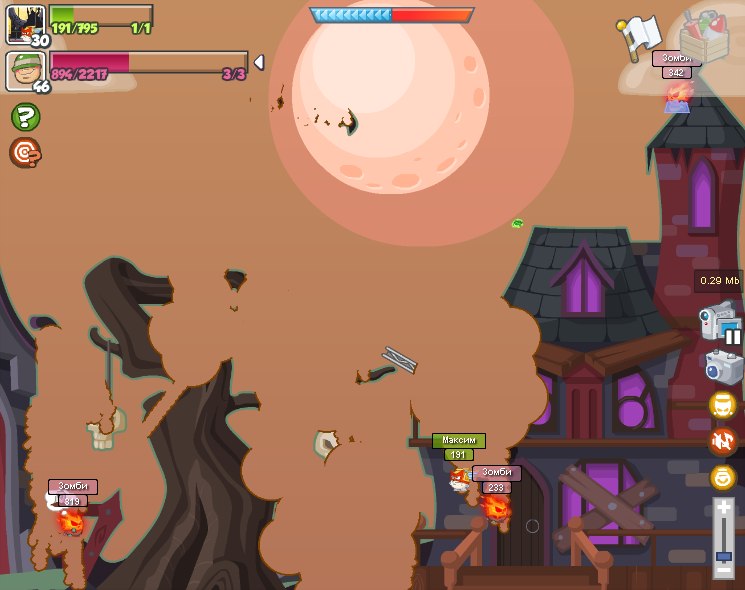This screenshot has width=745, height=590.
Task: Click the target with question mark icon
Action: (x=24, y=152)
